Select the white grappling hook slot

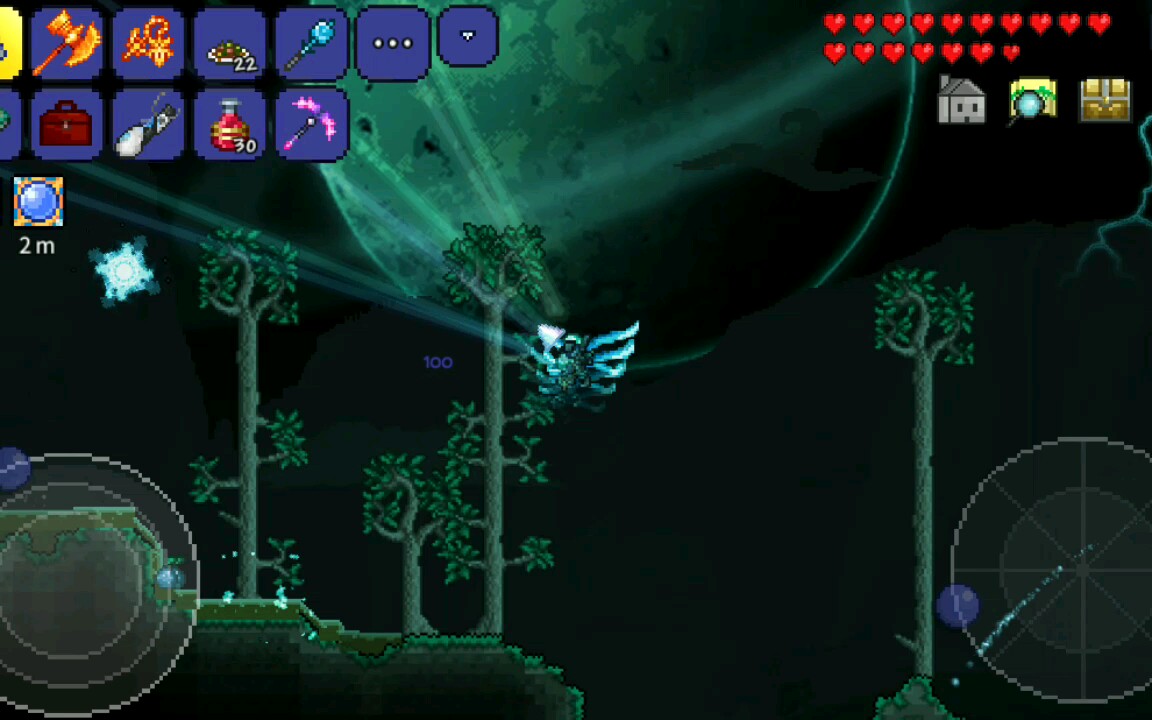coord(148,124)
